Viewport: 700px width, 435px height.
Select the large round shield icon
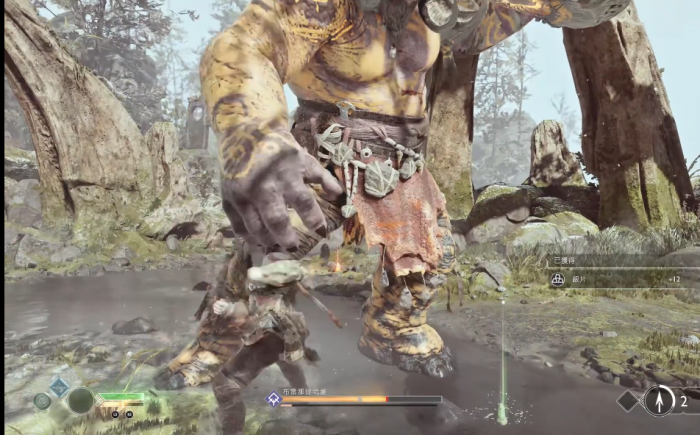80,401
